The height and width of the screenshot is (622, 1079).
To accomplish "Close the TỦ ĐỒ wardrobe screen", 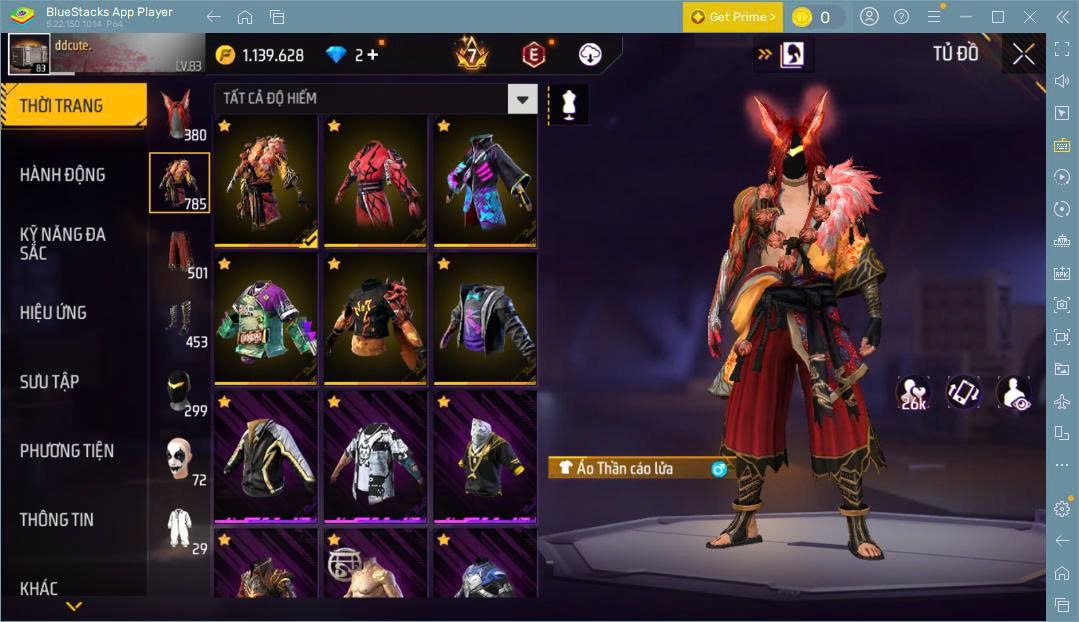I will (1023, 54).
